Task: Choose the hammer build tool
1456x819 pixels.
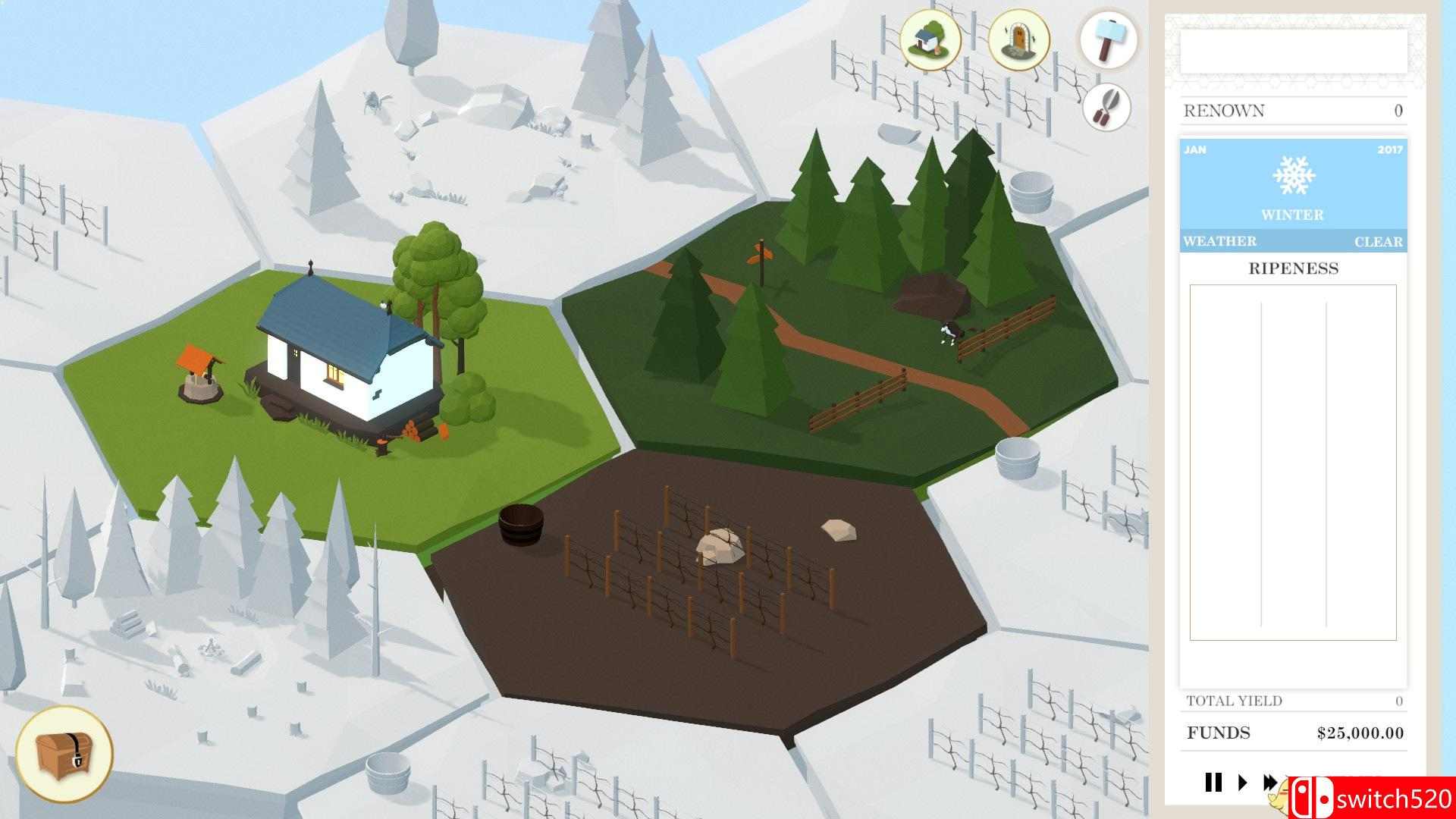Action: click(1108, 39)
